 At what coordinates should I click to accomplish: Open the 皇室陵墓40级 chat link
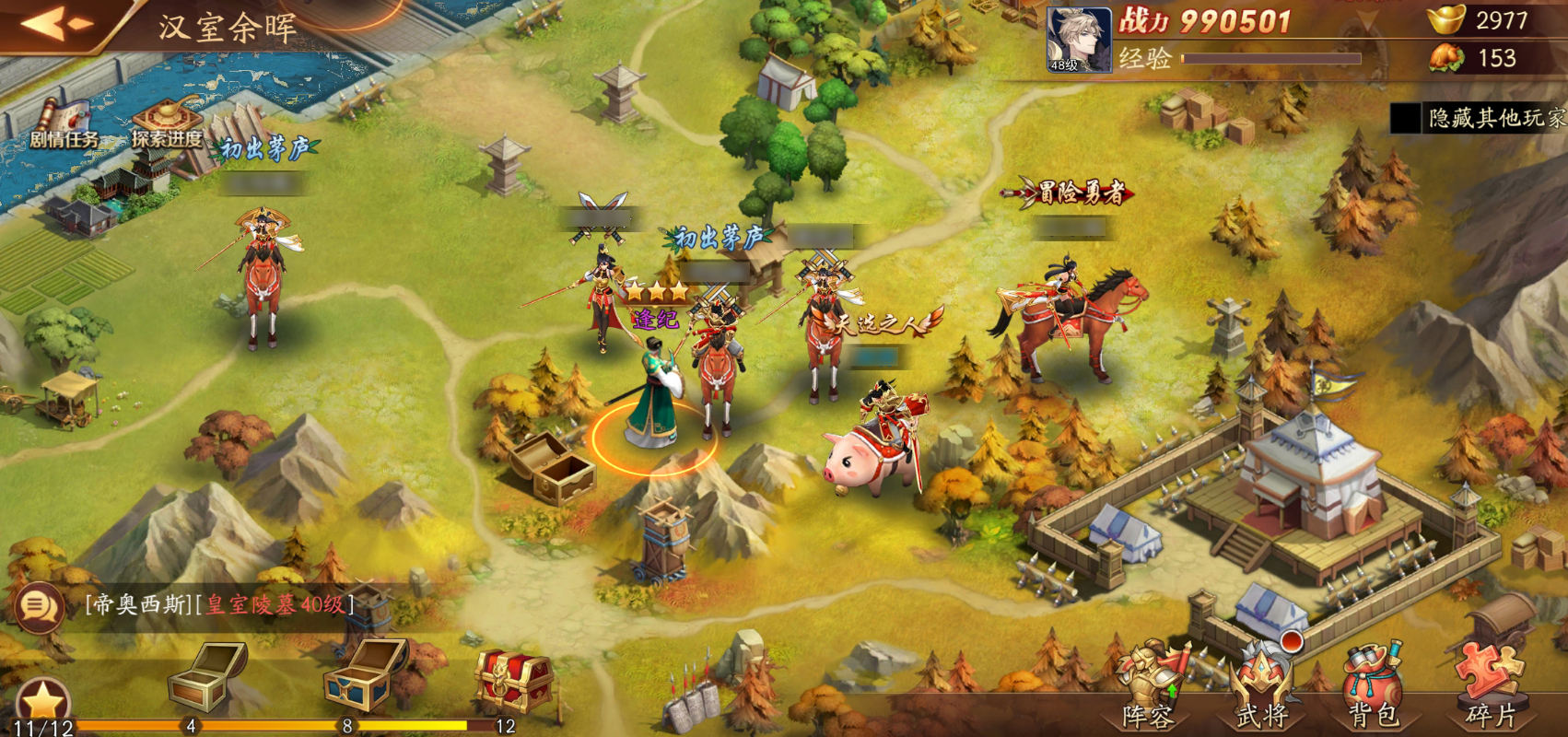tap(275, 604)
